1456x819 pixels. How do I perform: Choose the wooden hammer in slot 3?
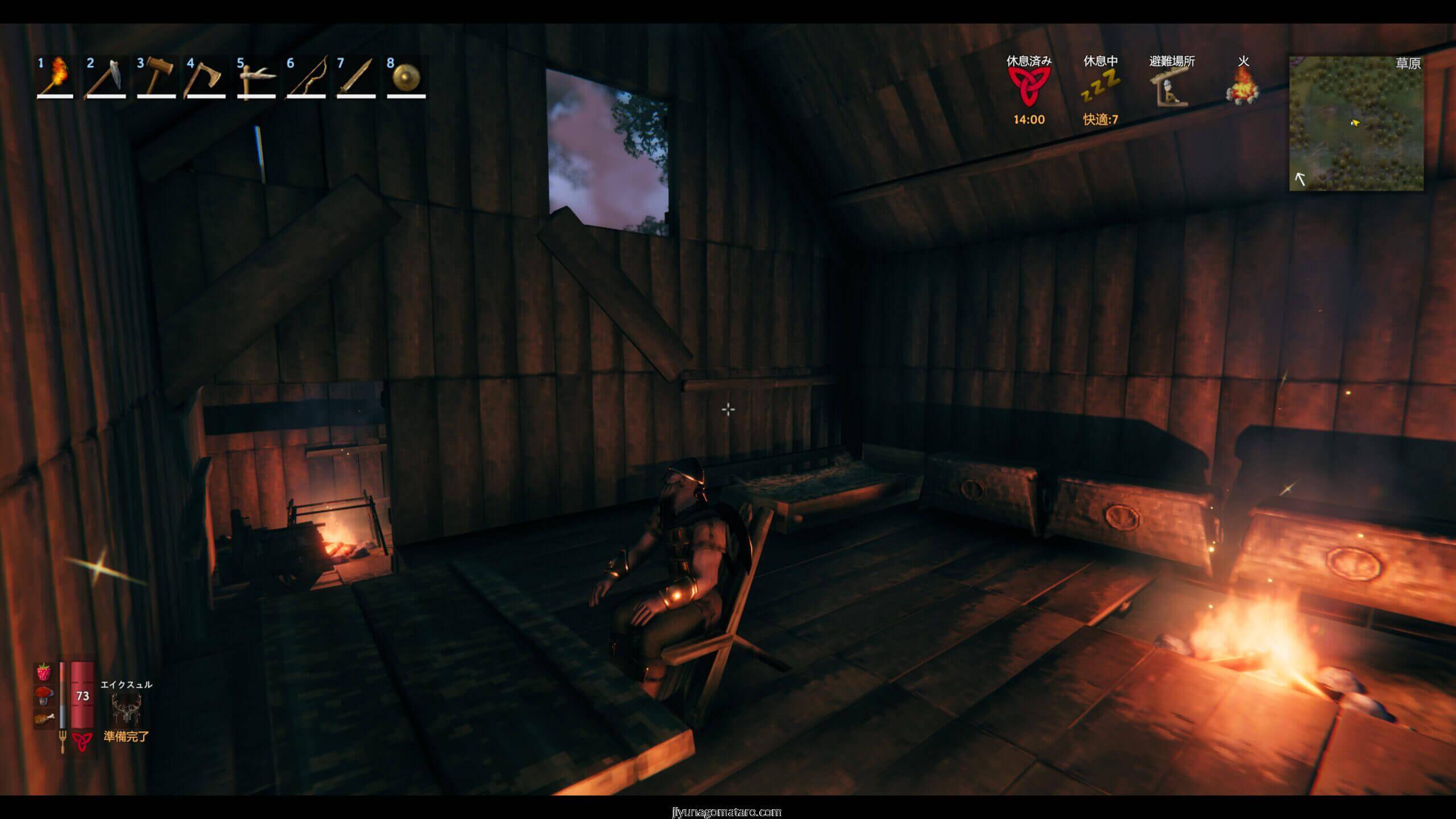point(155,78)
